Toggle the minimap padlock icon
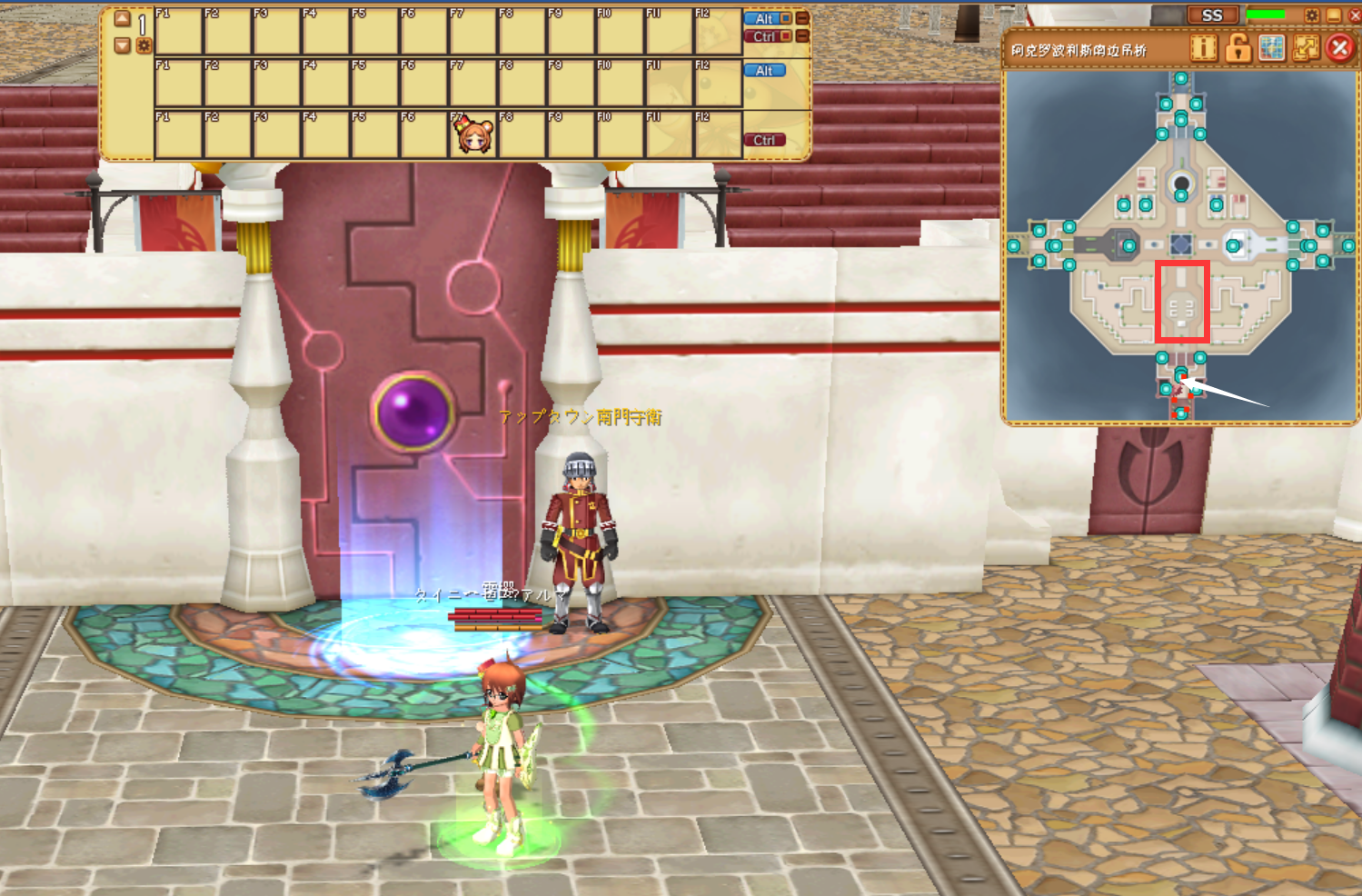This screenshot has width=1362, height=896. click(x=1238, y=47)
